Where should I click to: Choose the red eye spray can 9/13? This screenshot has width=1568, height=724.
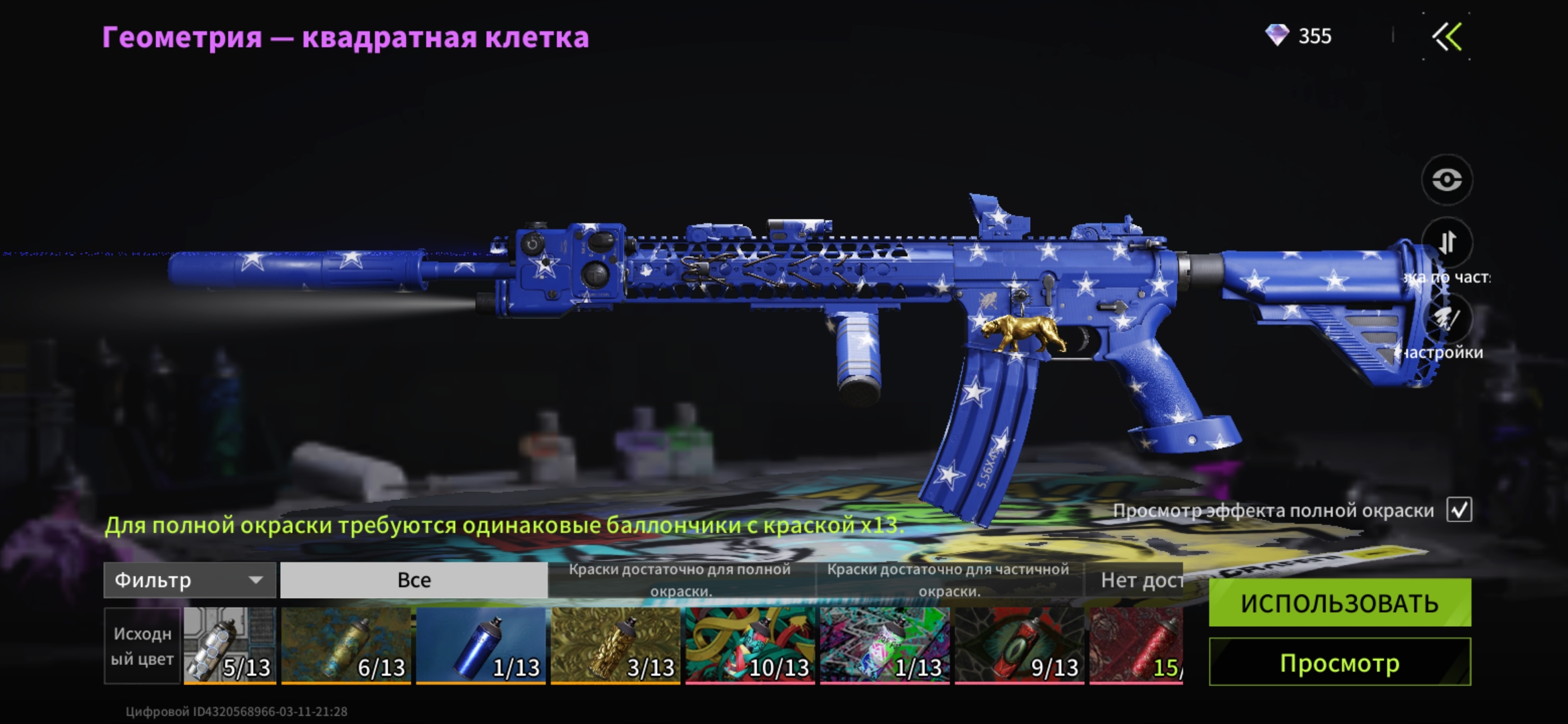1019,646
